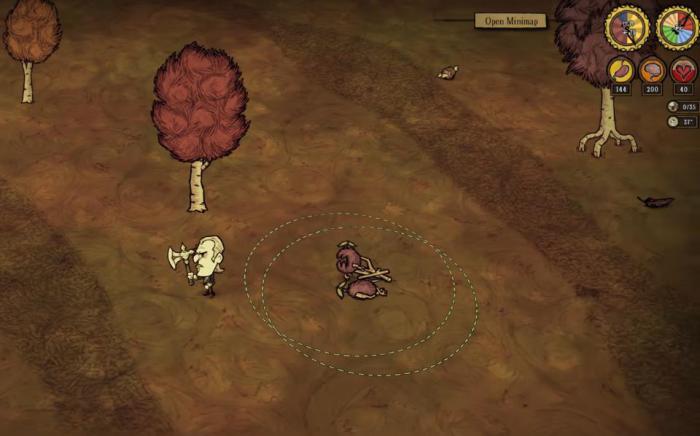Click the day-night cycle clock
The image size is (700, 436).
pyautogui.click(x=627, y=27)
